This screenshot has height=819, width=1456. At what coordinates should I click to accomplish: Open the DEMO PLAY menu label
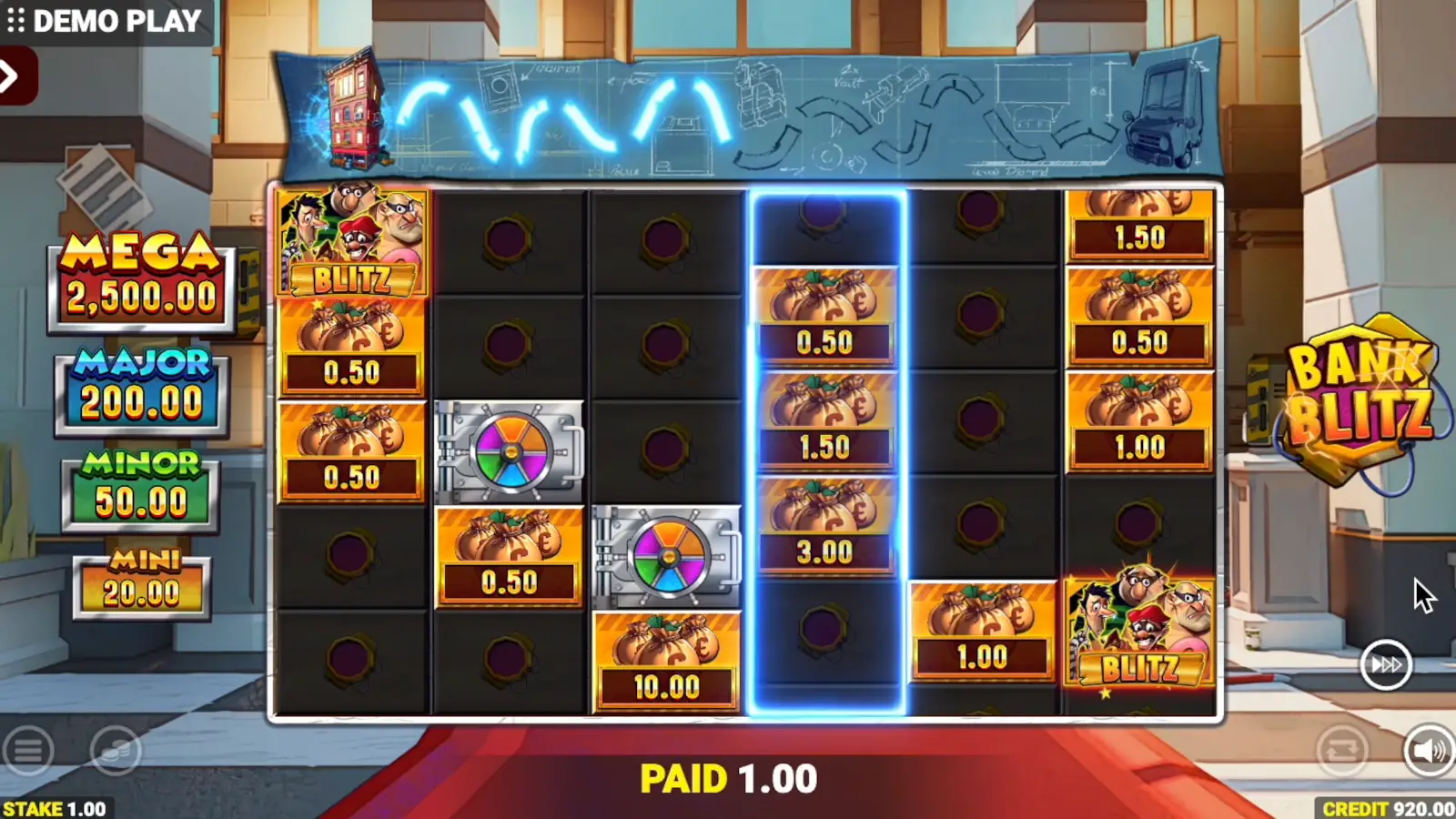[x=118, y=19]
